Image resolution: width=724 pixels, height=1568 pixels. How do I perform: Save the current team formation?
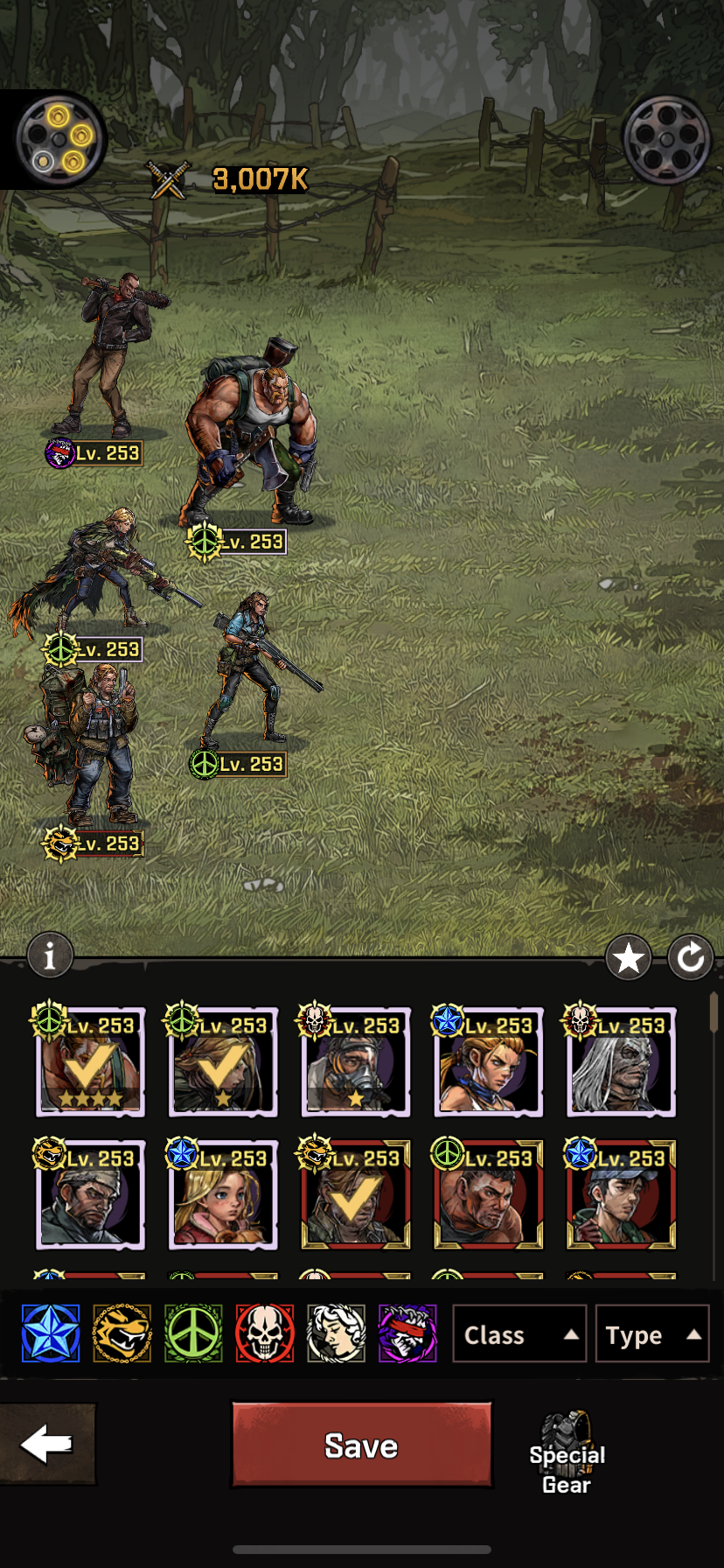pos(361,1445)
